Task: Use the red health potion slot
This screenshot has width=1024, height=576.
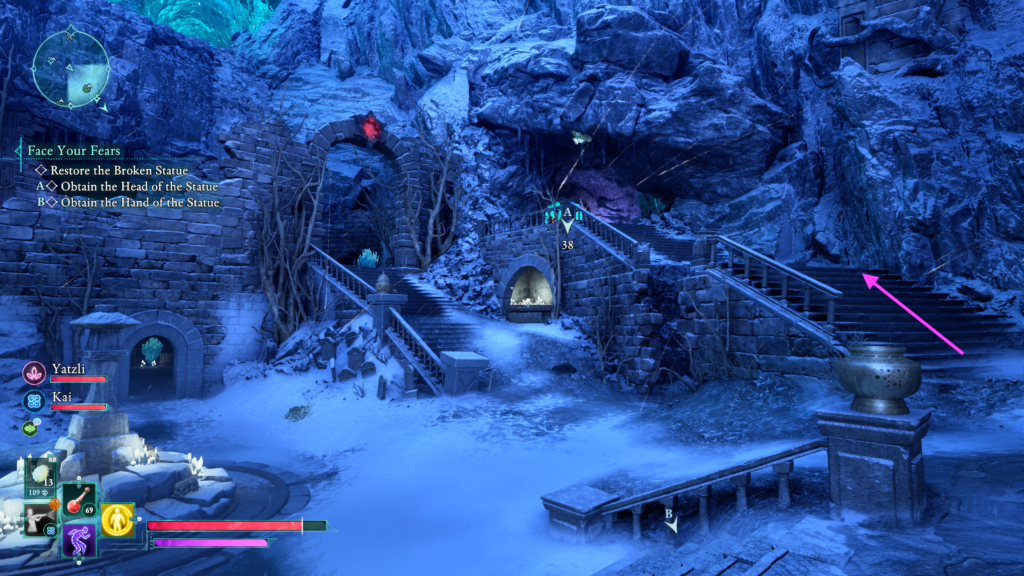Action: 79,499
